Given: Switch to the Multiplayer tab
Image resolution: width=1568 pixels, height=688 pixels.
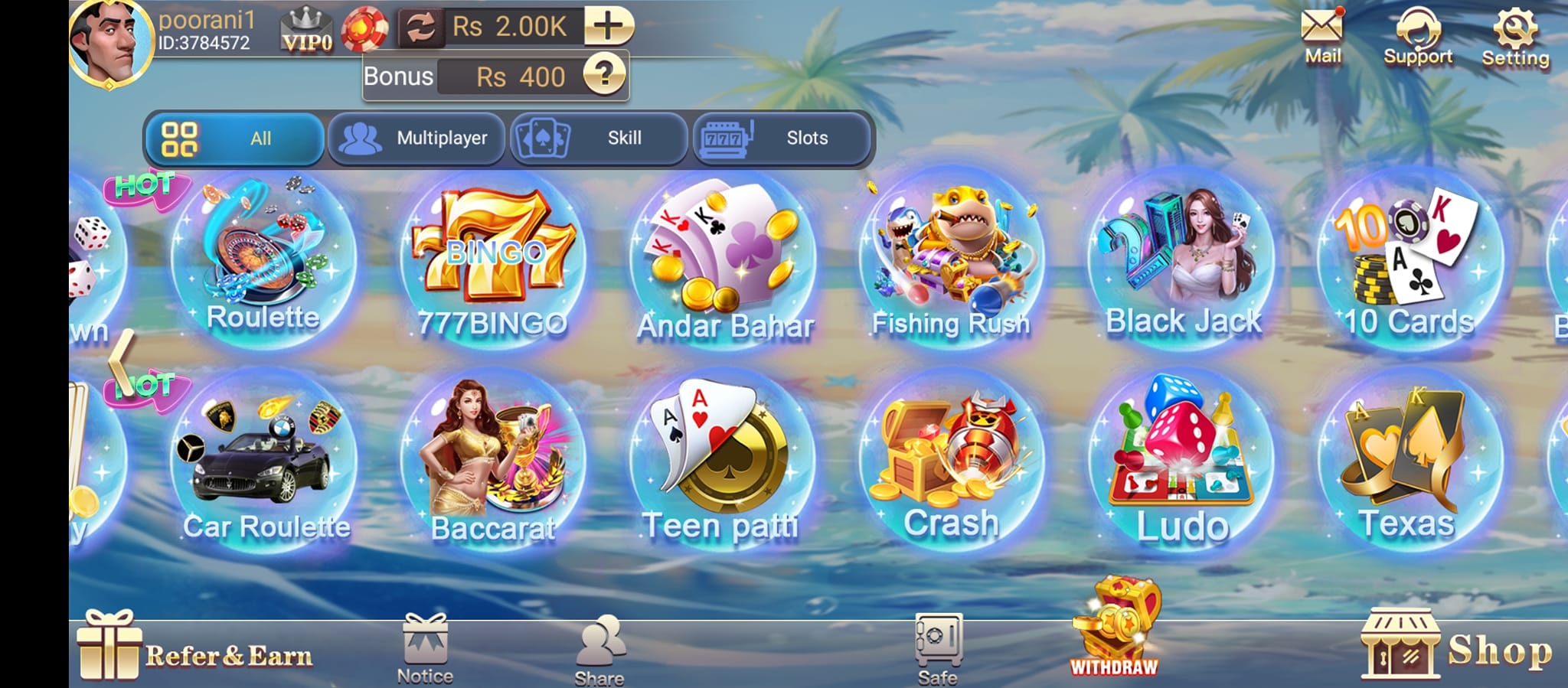Looking at the screenshot, I should pos(417,139).
